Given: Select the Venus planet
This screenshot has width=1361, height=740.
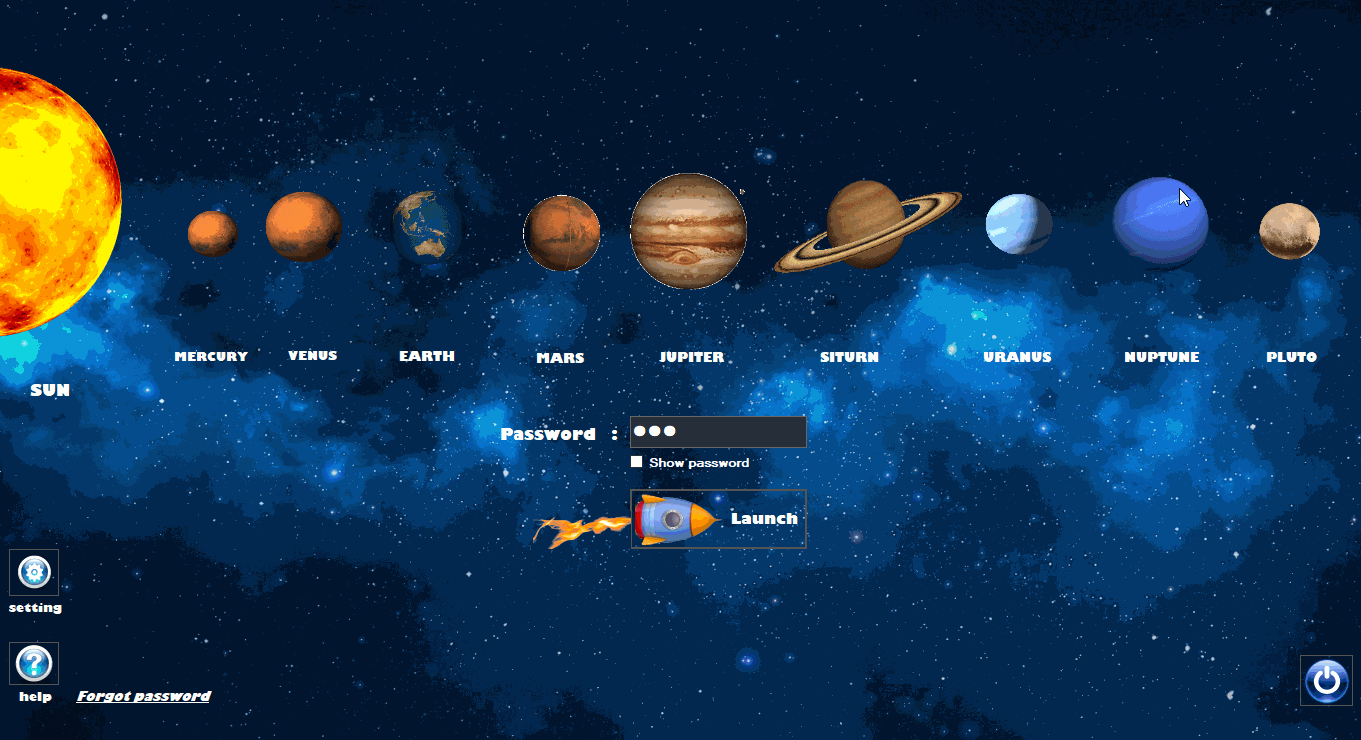Looking at the screenshot, I should (303, 227).
